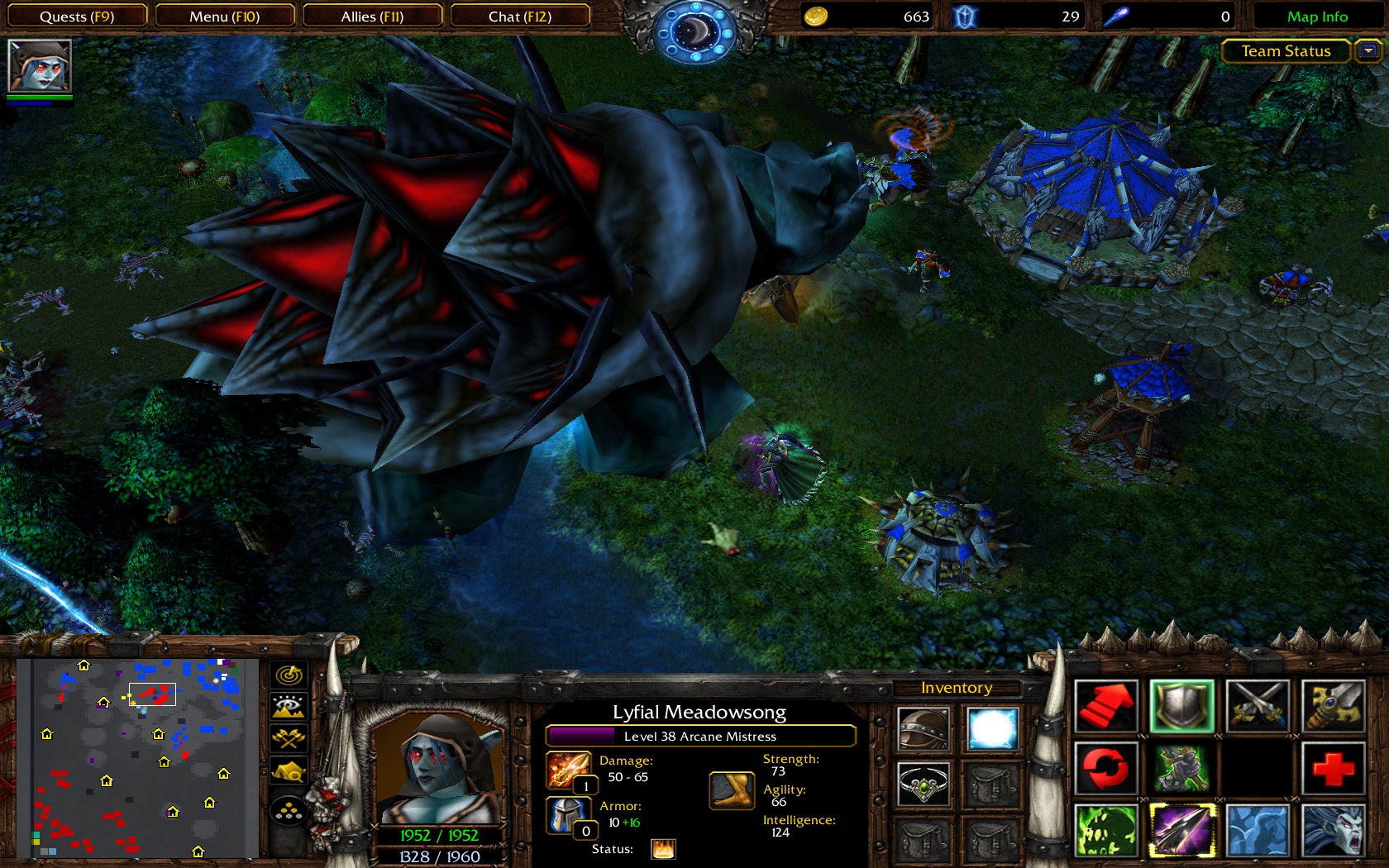Choose the crossed swords Attack command

1257,707
